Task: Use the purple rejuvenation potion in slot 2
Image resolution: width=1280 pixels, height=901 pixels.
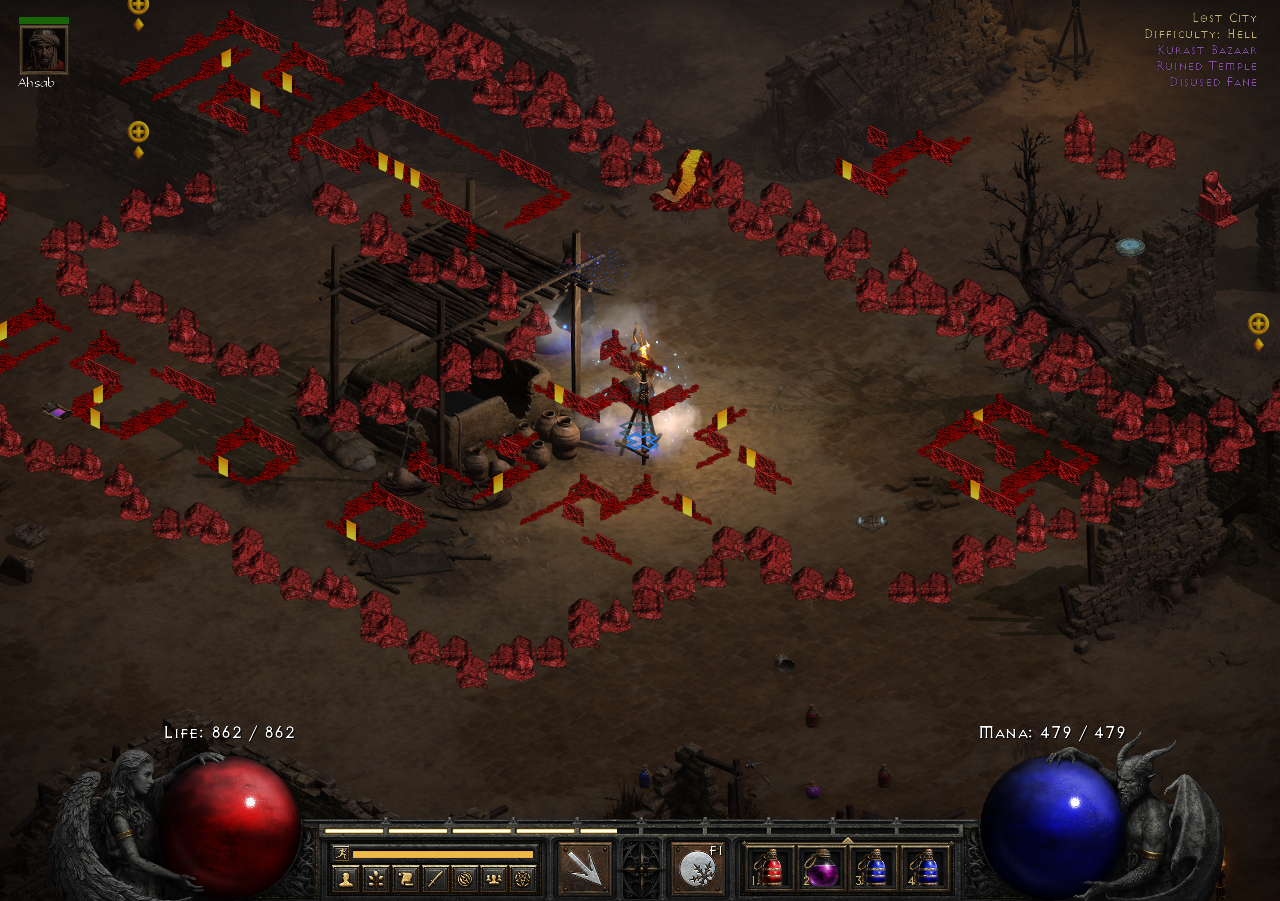Action: coord(823,868)
